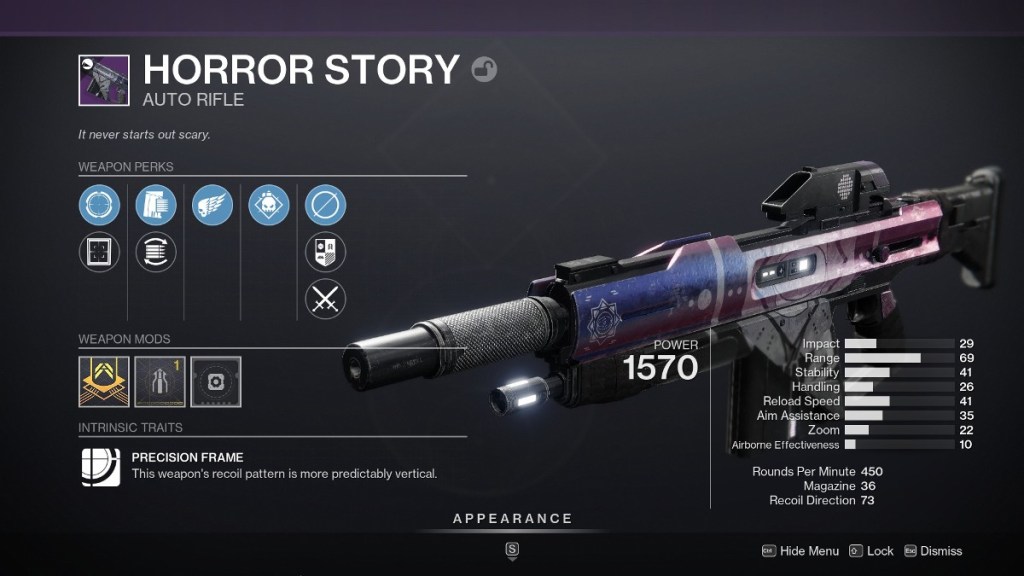Open the Appearance section
Screen dimensions: 1024x576
(512, 519)
